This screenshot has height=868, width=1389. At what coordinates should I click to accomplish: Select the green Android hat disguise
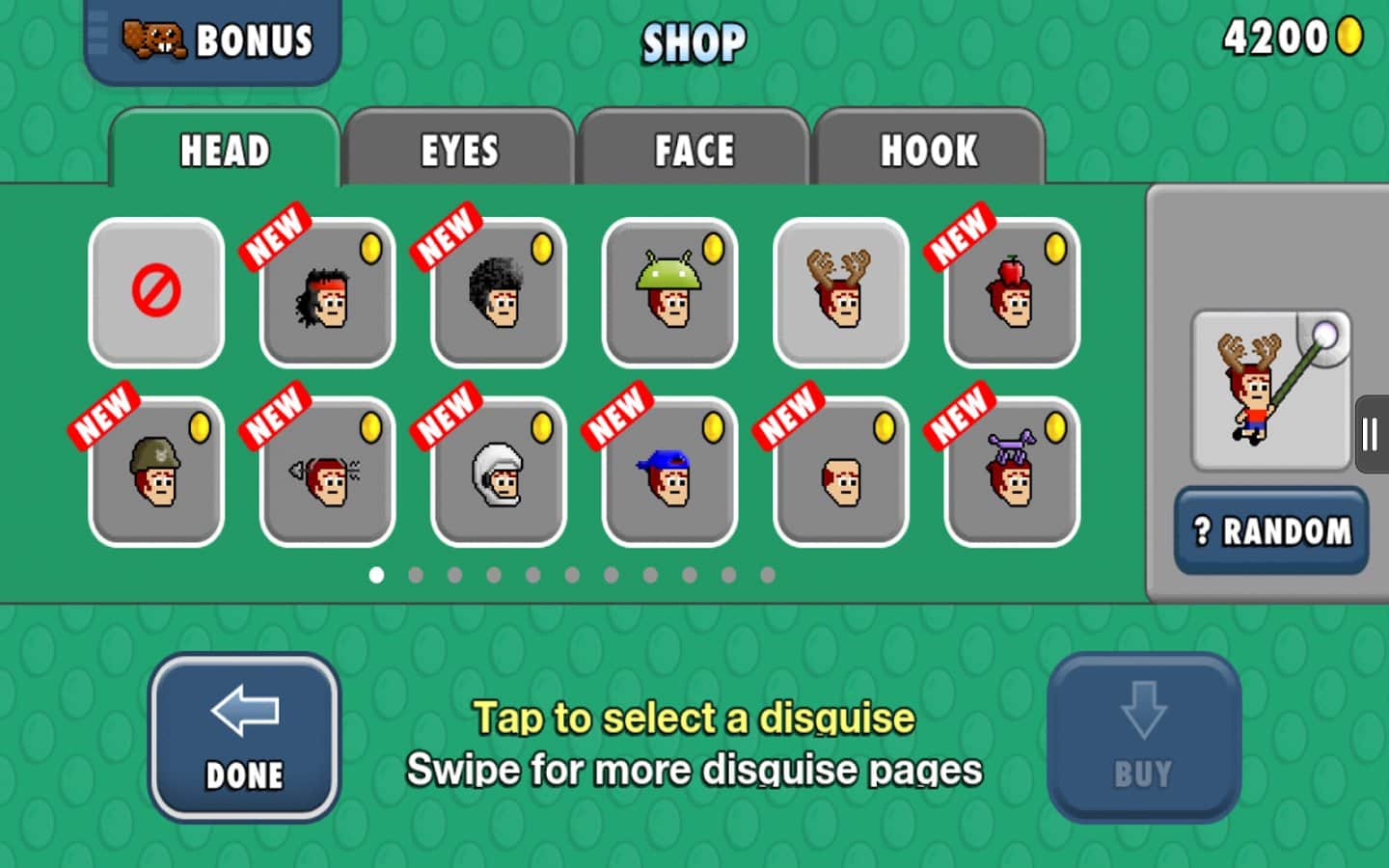coord(669,292)
